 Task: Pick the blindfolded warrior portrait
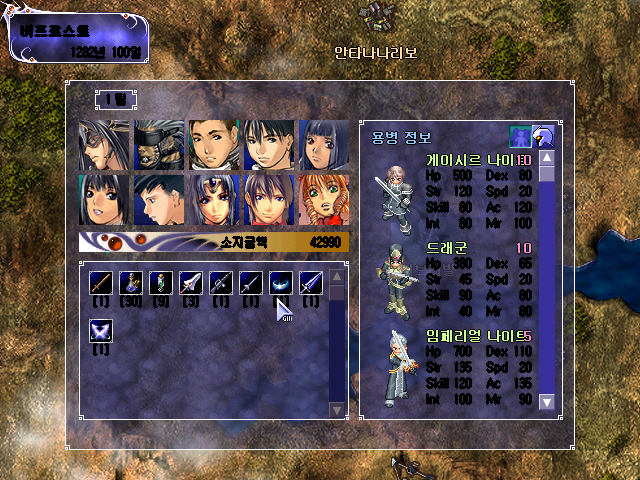click(x=159, y=146)
